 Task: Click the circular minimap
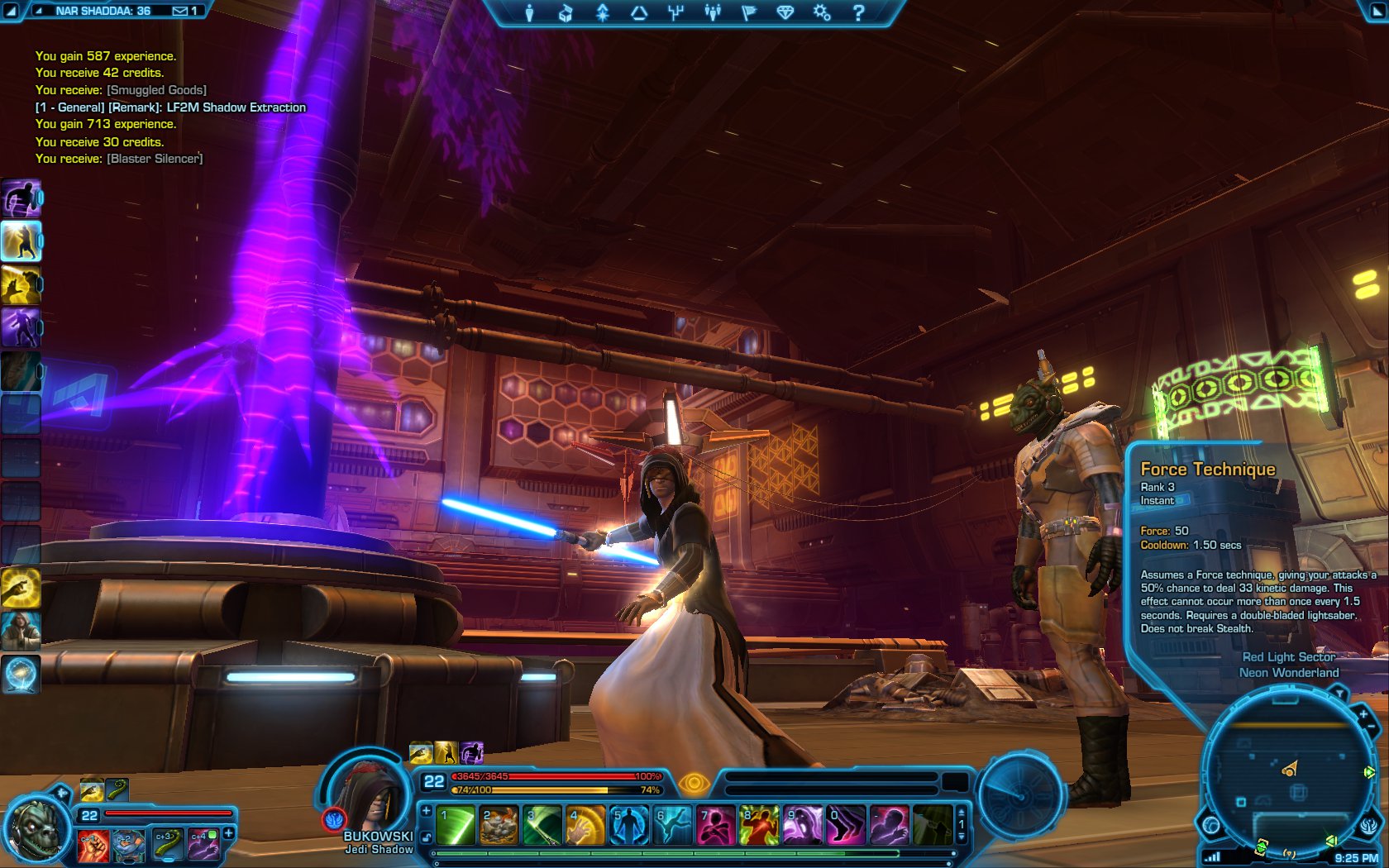pos(1284,777)
